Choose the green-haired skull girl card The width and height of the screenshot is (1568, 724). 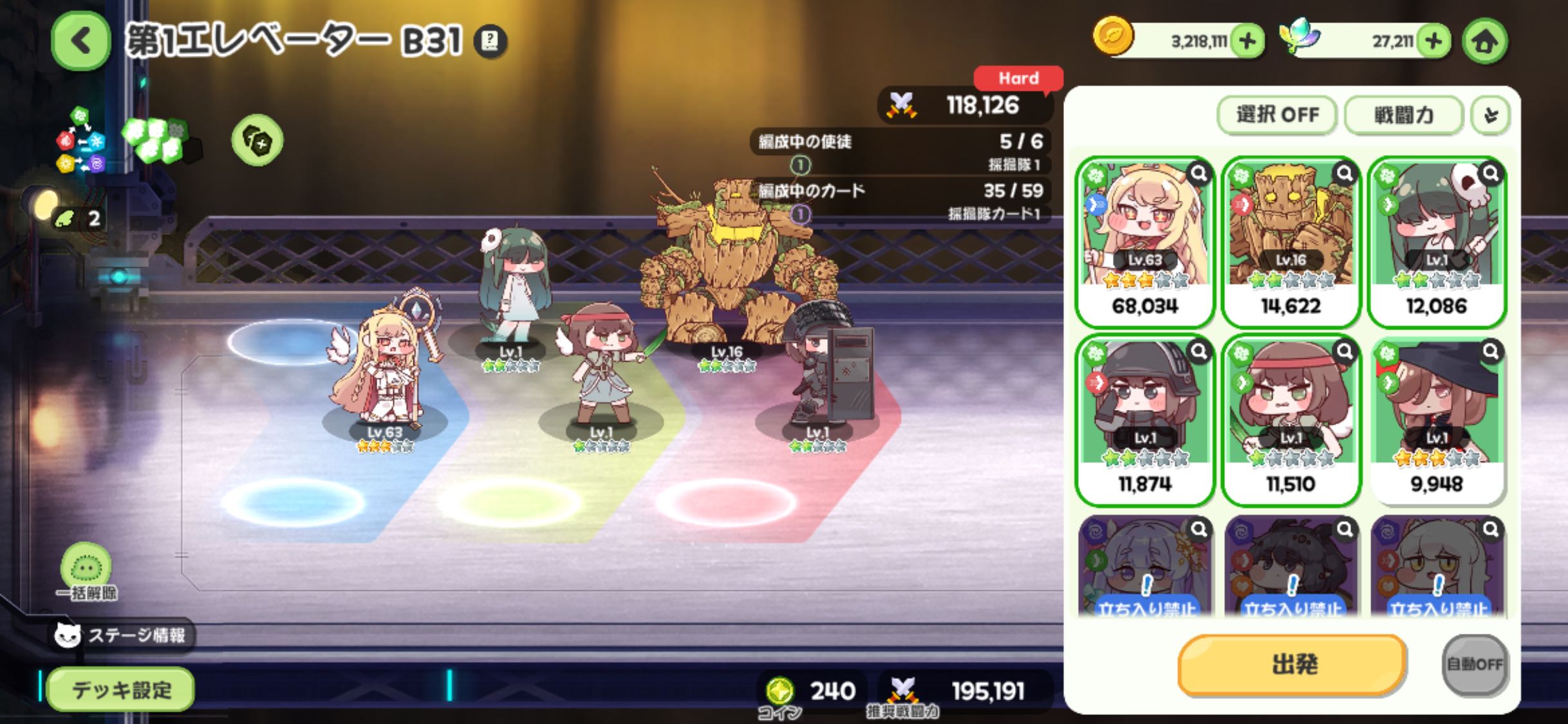pyautogui.click(x=1437, y=241)
